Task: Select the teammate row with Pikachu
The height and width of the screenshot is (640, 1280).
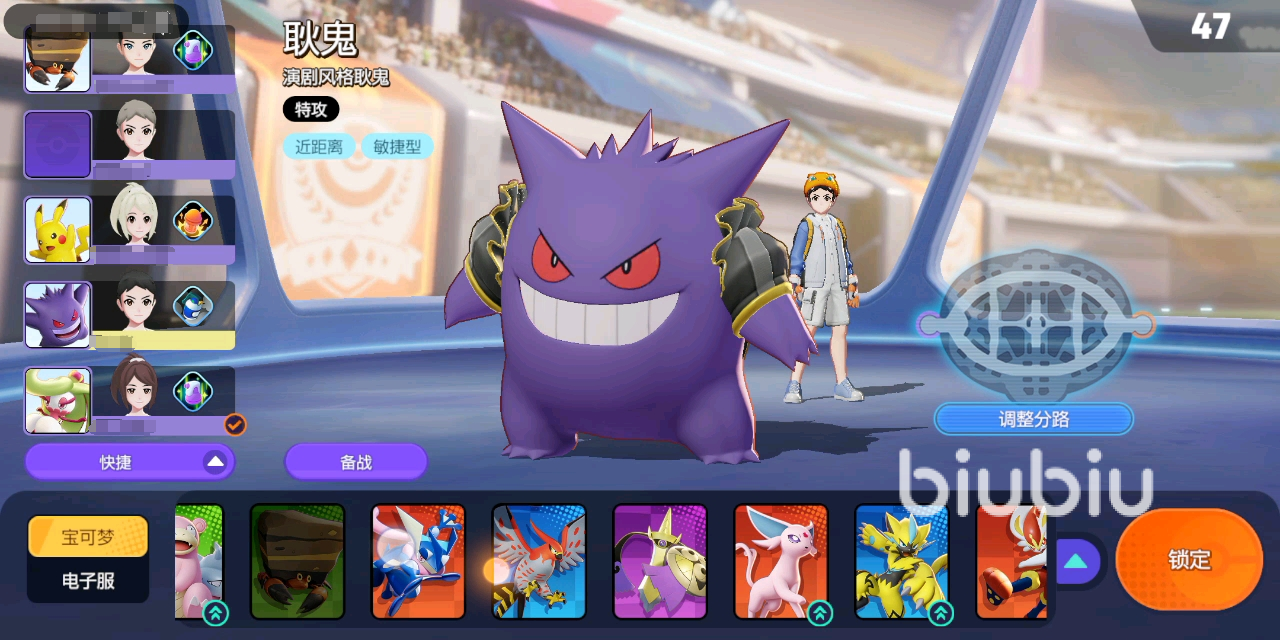Action: tap(130, 230)
